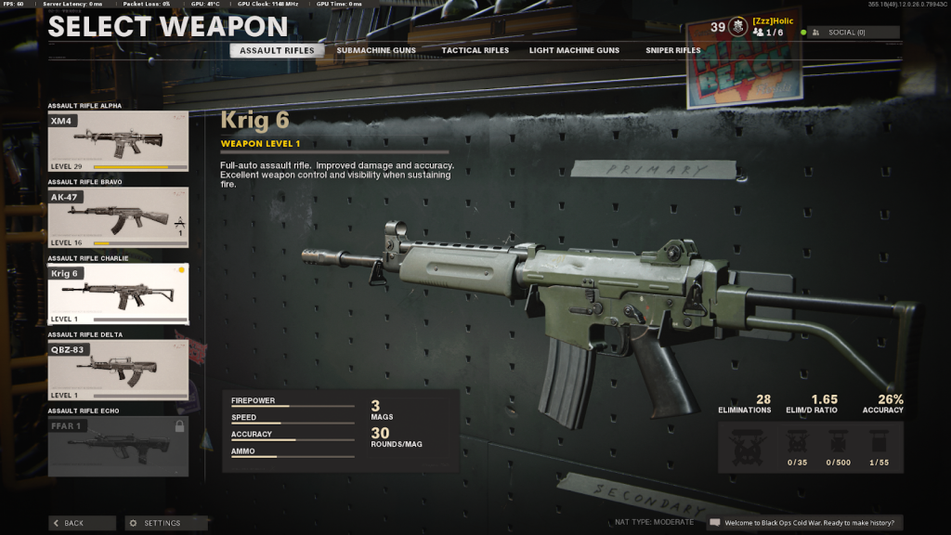Select the player rank emblem icon
This screenshot has height=535, width=951.
pyautogui.click(x=738, y=27)
